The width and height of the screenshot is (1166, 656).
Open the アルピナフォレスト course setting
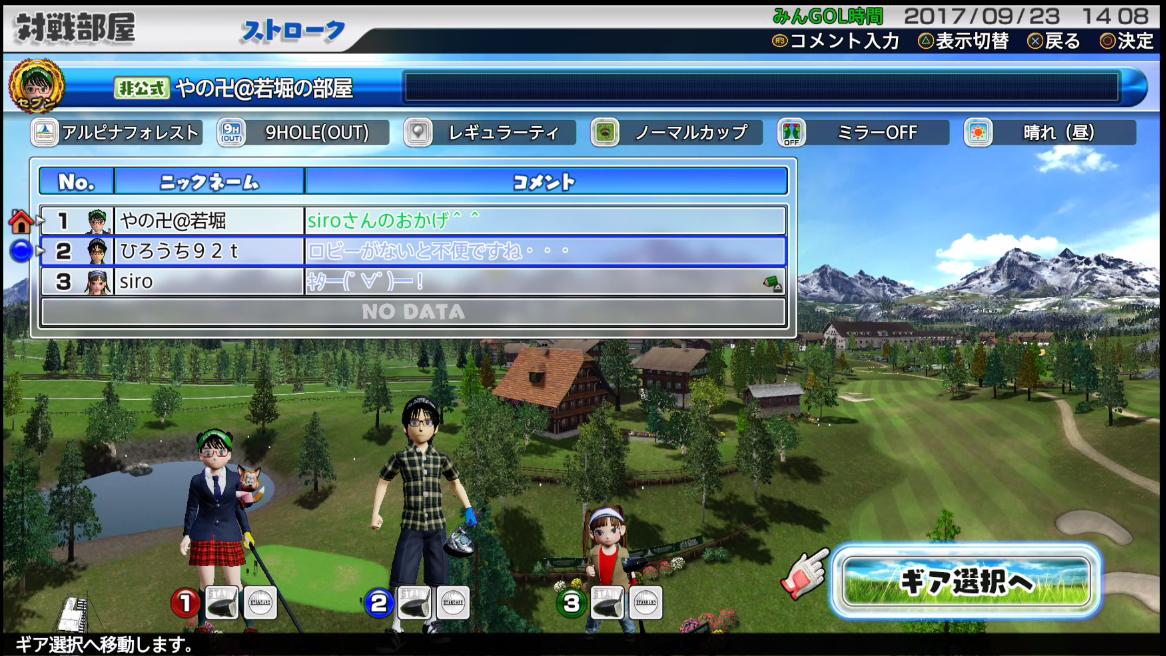tap(117, 133)
